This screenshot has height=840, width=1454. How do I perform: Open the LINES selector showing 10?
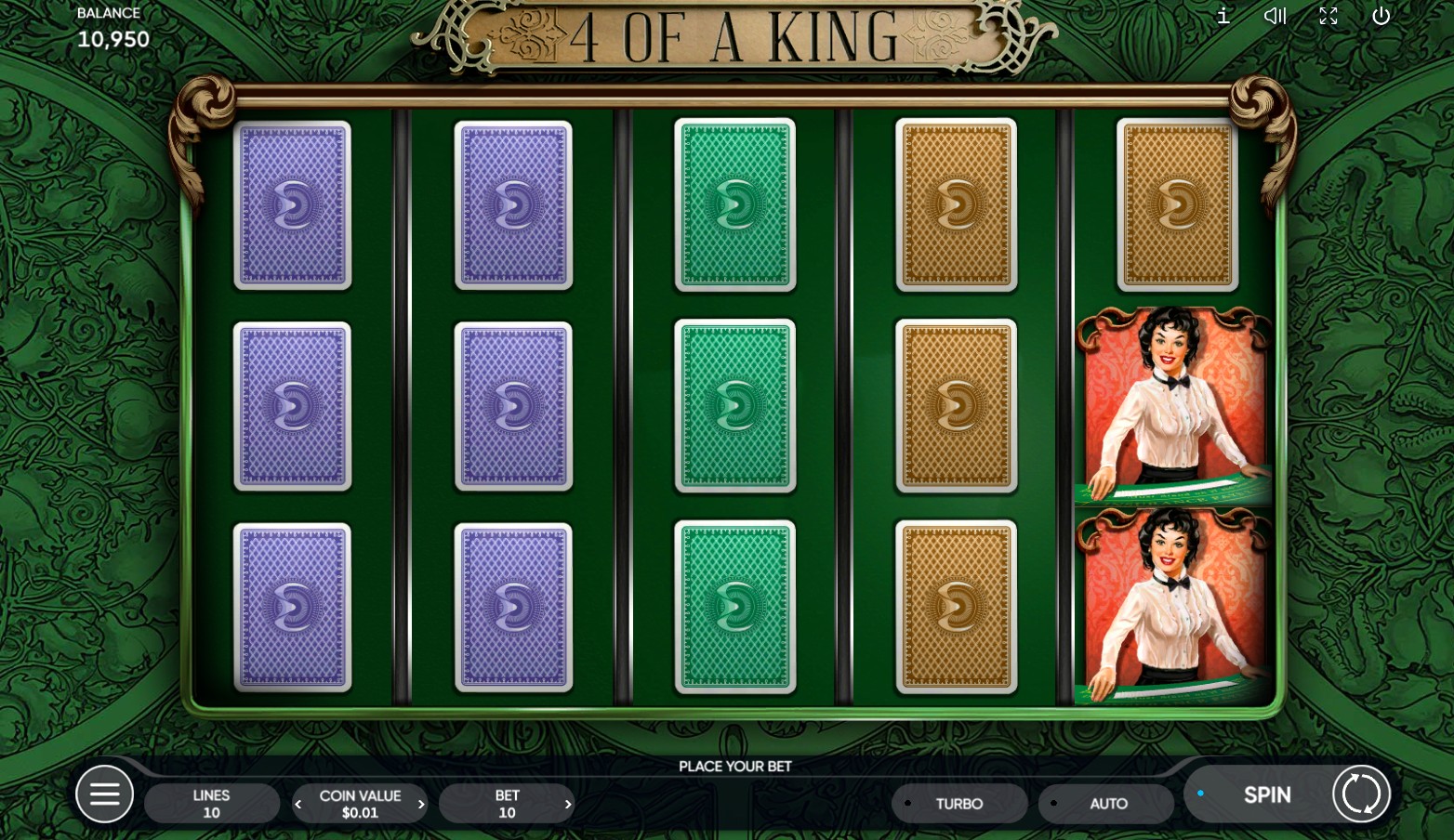pos(212,804)
